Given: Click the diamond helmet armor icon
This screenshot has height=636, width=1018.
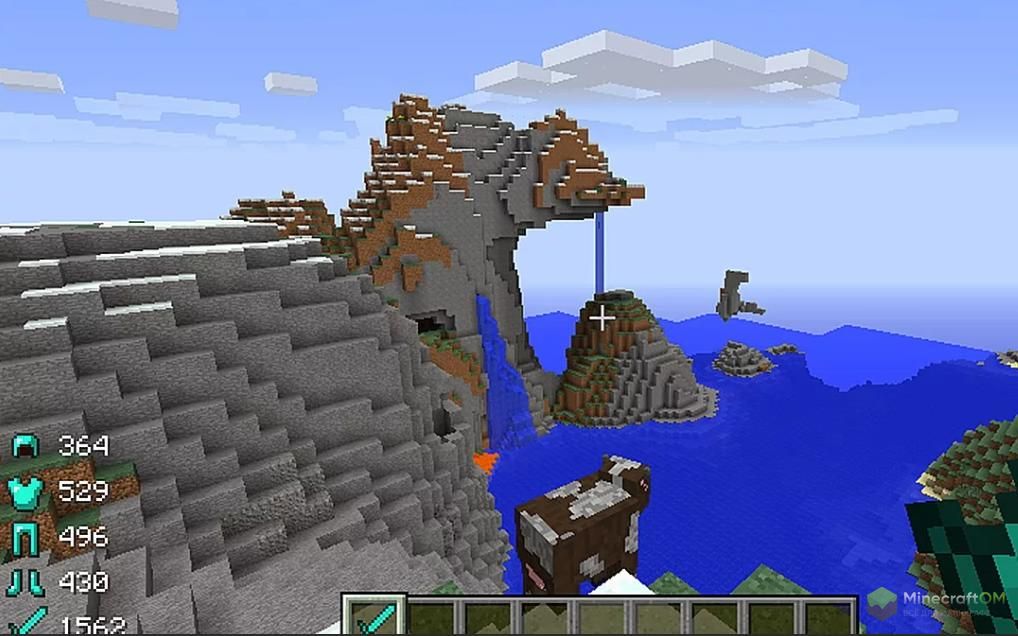Looking at the screenshot, I should (x=26, y=446).
